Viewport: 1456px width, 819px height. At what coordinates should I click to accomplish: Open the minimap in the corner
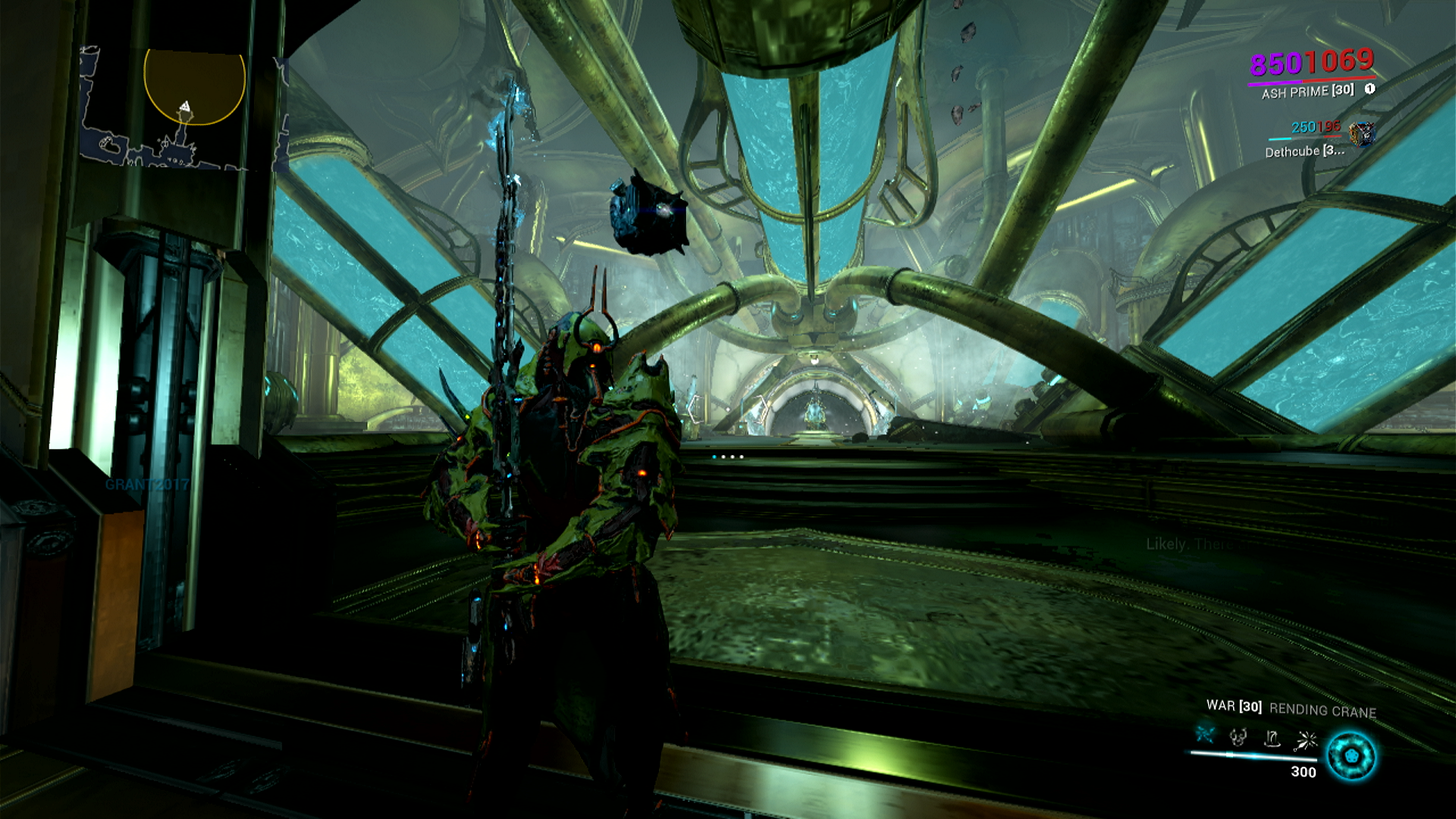[x=184, y=108]
